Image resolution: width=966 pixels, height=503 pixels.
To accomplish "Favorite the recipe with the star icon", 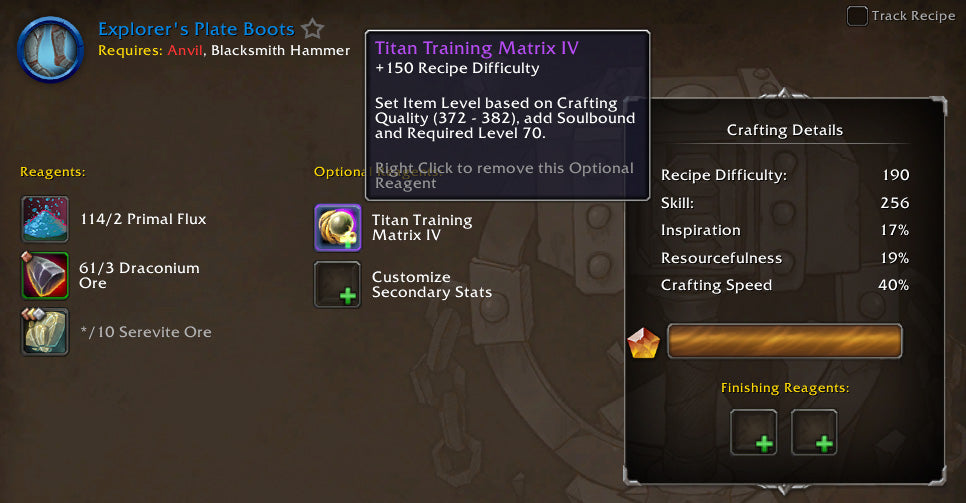I will tap(312, 29).
